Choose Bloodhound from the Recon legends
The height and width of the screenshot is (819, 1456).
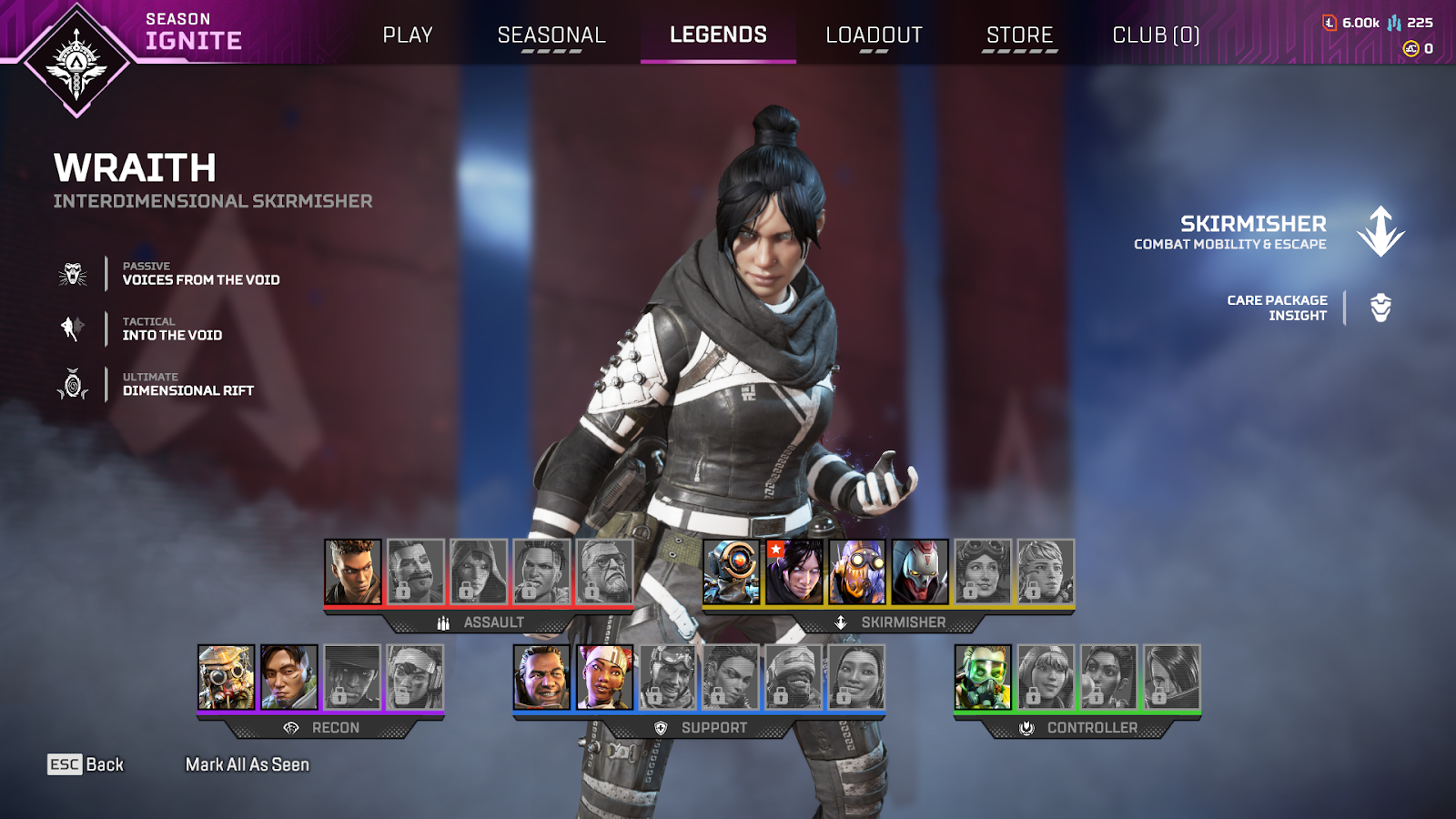(x=227, y=677)
